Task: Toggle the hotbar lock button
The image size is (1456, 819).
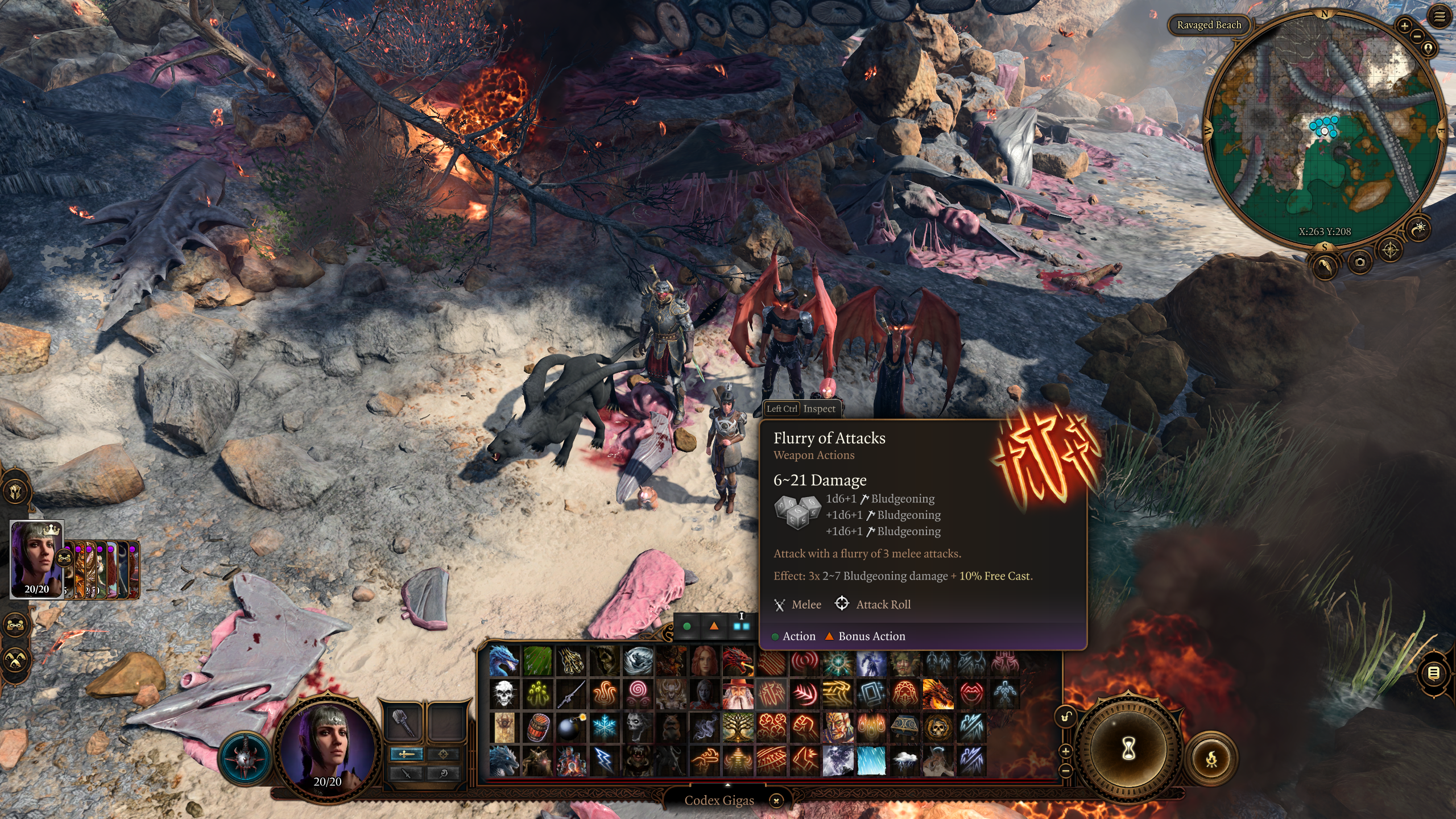Action: [x=1066, y=717]
